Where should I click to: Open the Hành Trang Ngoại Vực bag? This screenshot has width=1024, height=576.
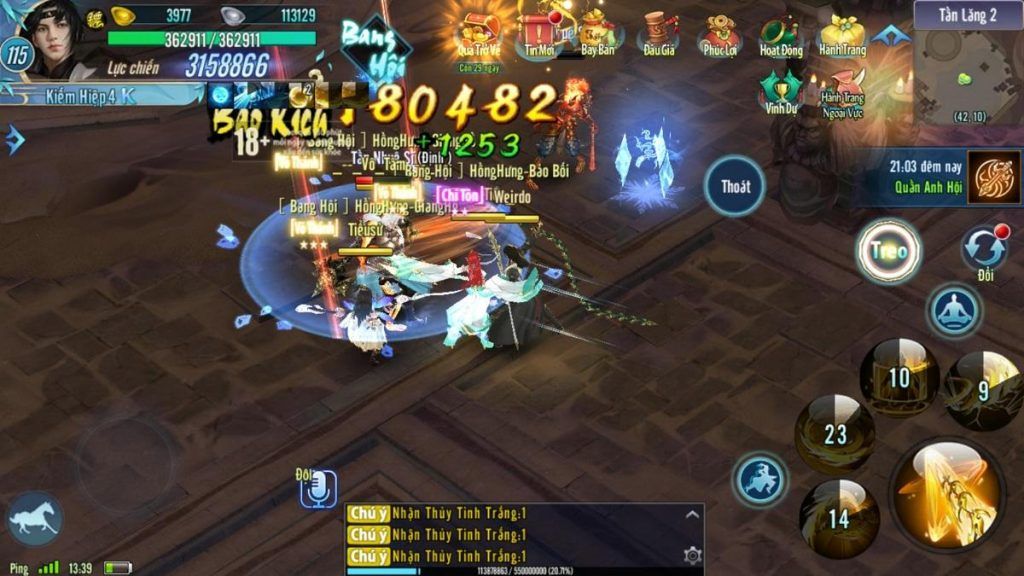842,88
